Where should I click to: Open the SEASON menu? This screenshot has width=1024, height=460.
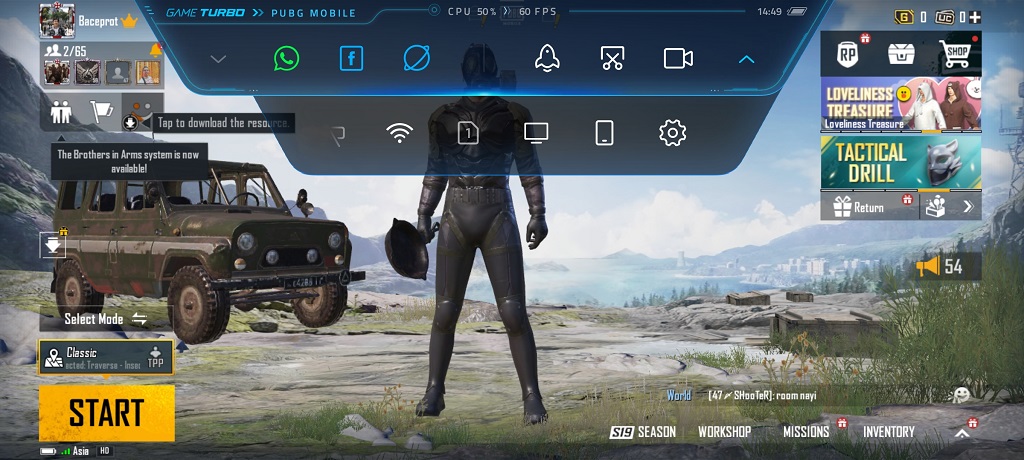click(x=644, y=432)
